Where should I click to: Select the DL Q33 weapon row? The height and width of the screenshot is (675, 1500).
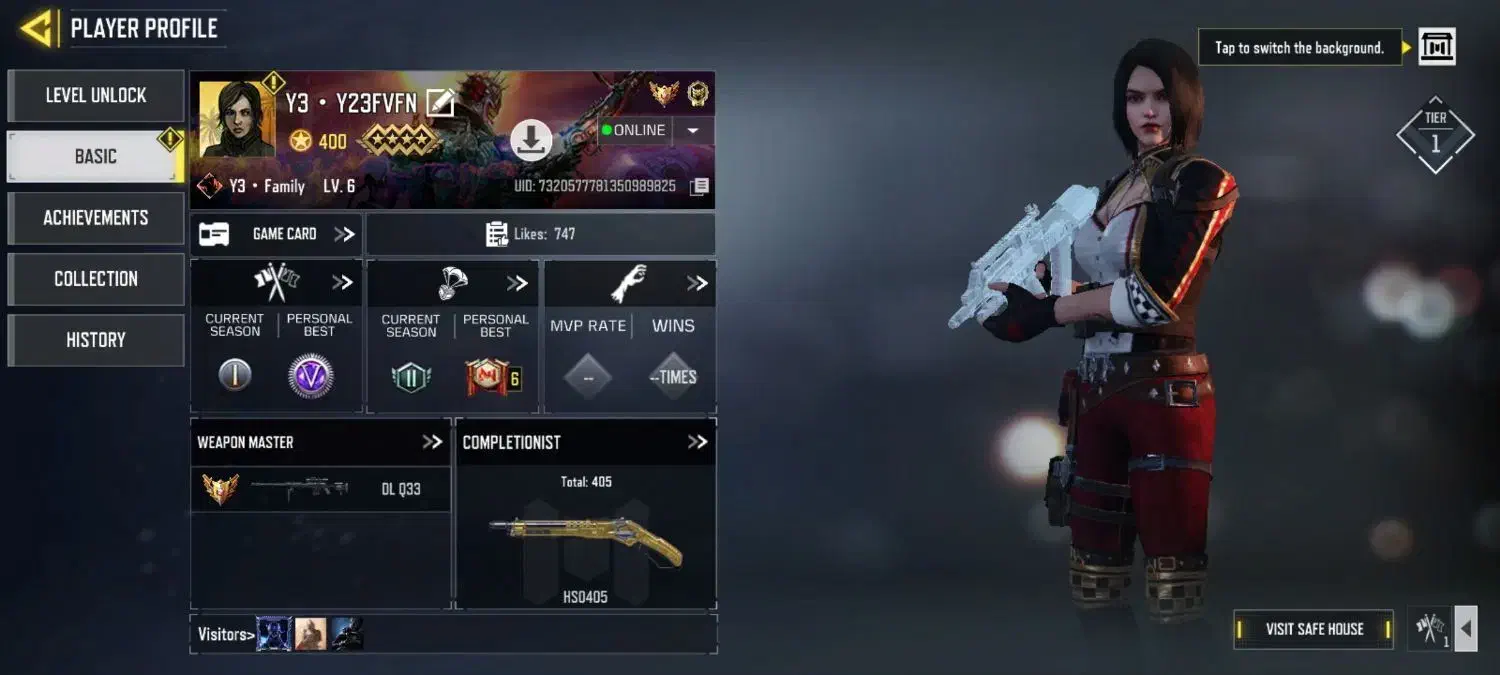tap(320, 489)
